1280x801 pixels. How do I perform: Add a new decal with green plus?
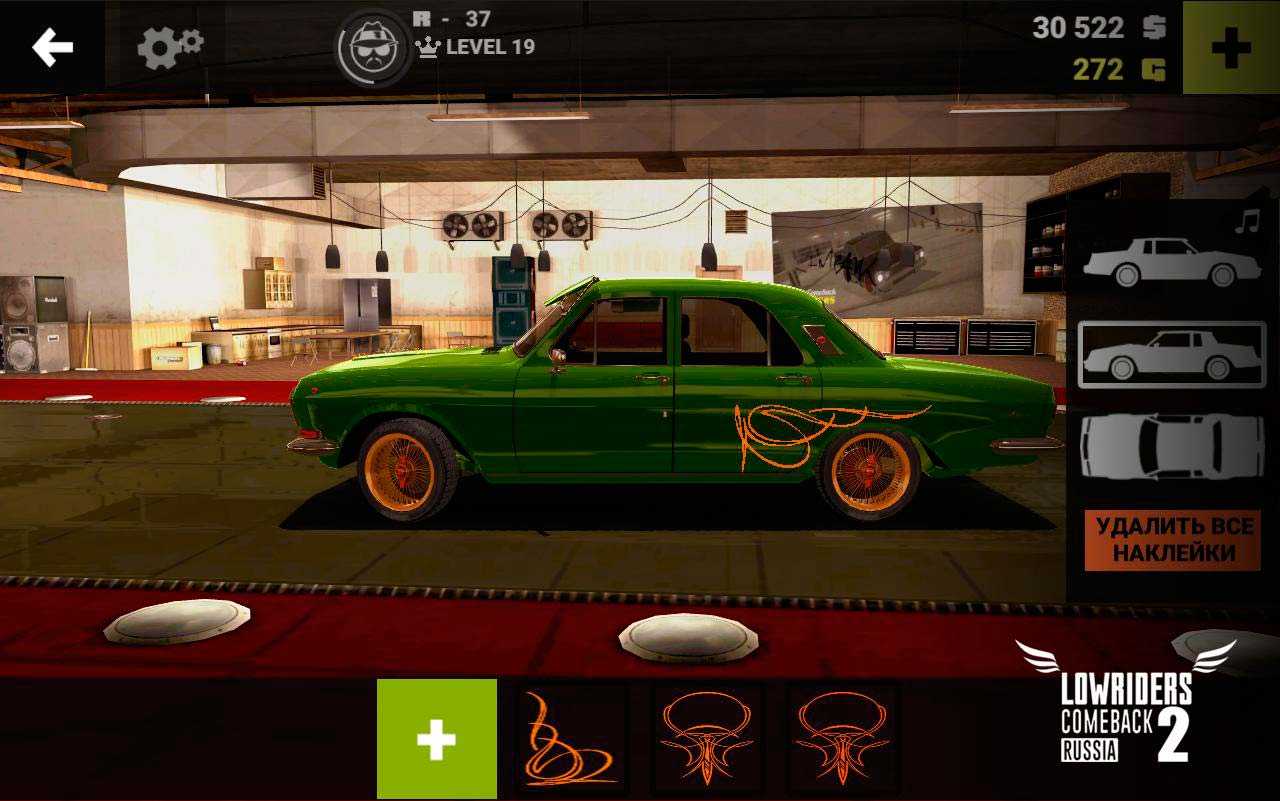pos(436,739)
